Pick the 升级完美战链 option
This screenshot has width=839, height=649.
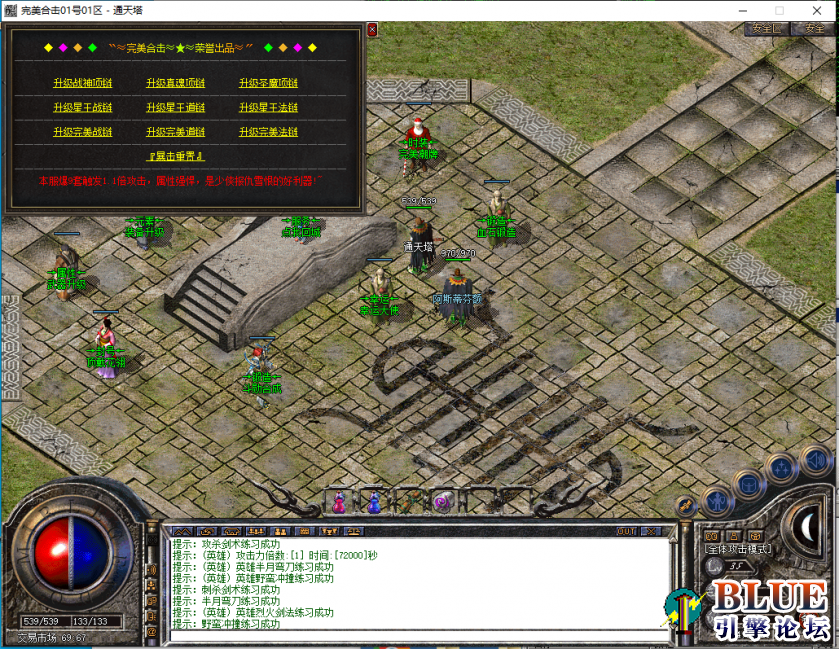pyautogui.click(x=83, y=132)
